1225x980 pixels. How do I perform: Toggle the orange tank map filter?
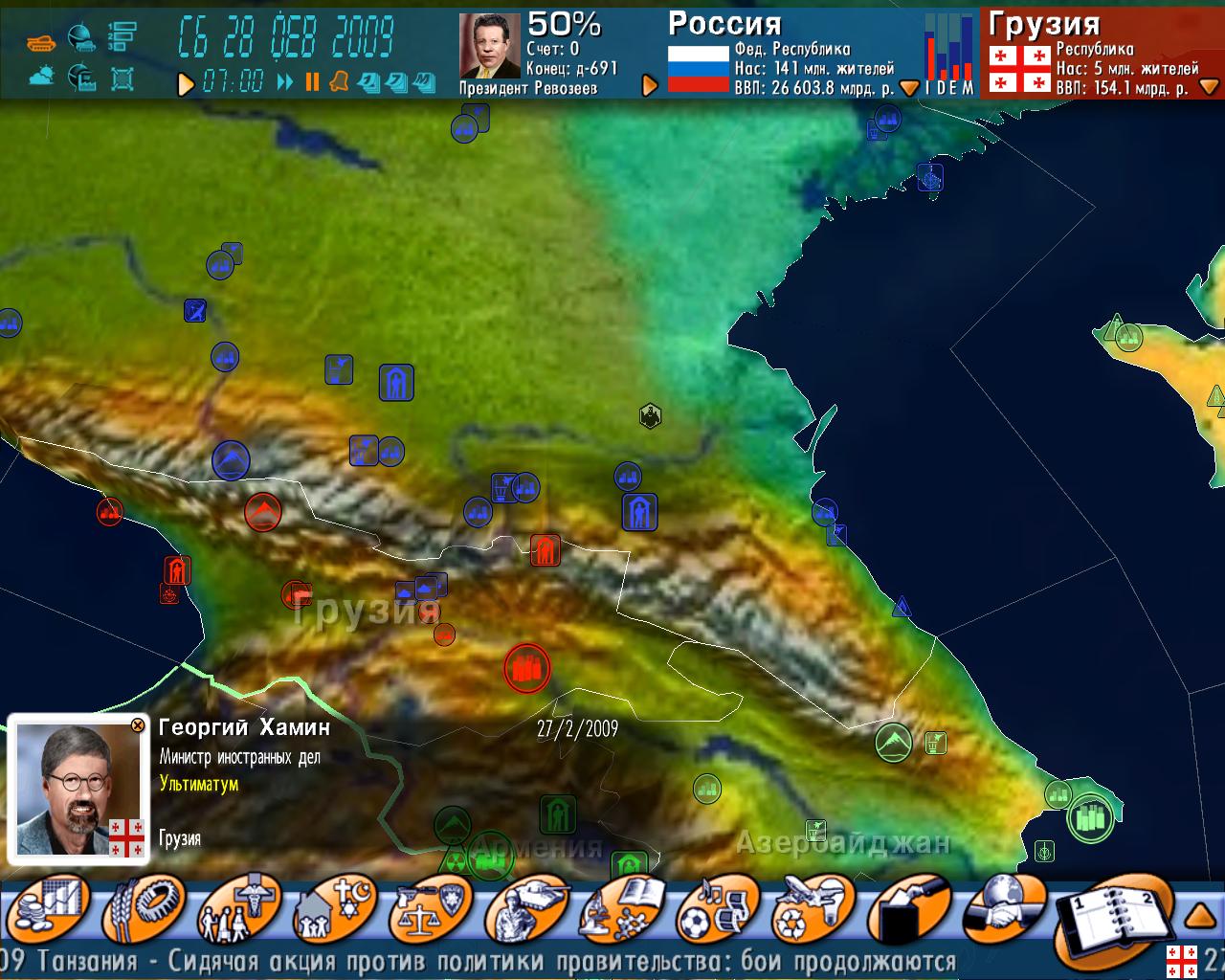[41, 42]
